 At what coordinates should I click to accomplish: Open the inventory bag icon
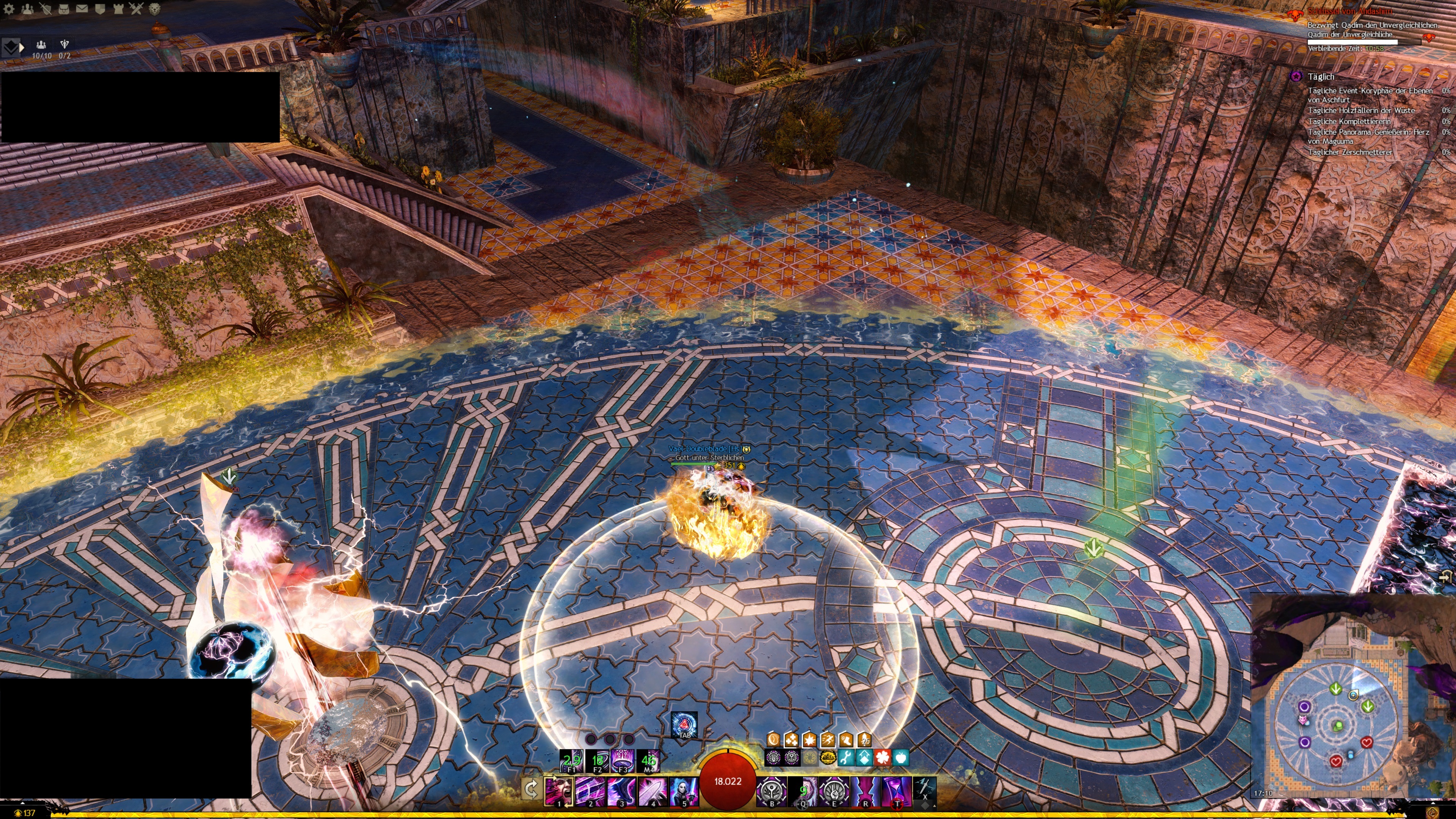[63, 8]
